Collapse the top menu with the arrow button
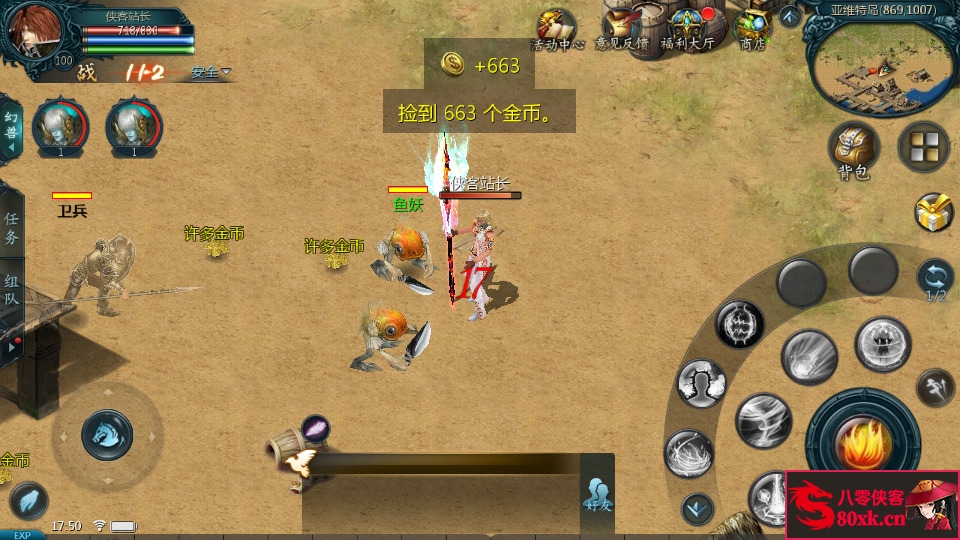The image size is (960, 540). [789, 16]
